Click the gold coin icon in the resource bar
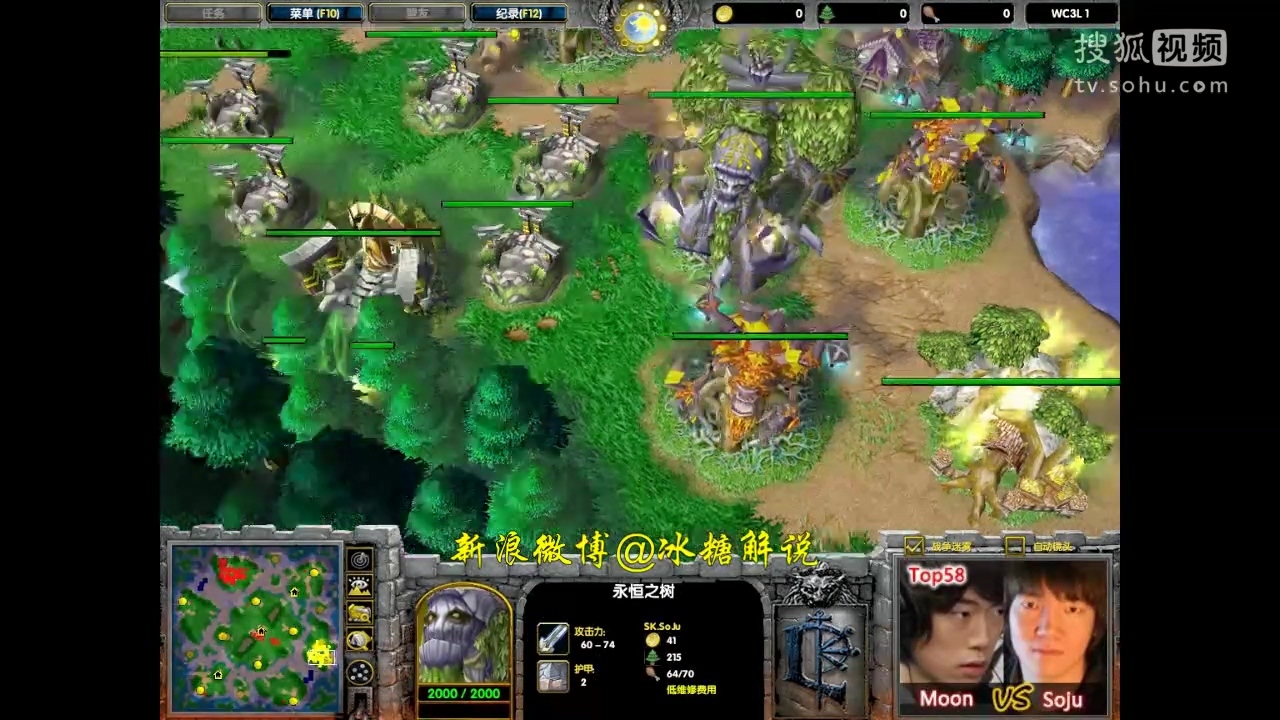This screenshot has width=1280, height=720. (x=722, y=13)
